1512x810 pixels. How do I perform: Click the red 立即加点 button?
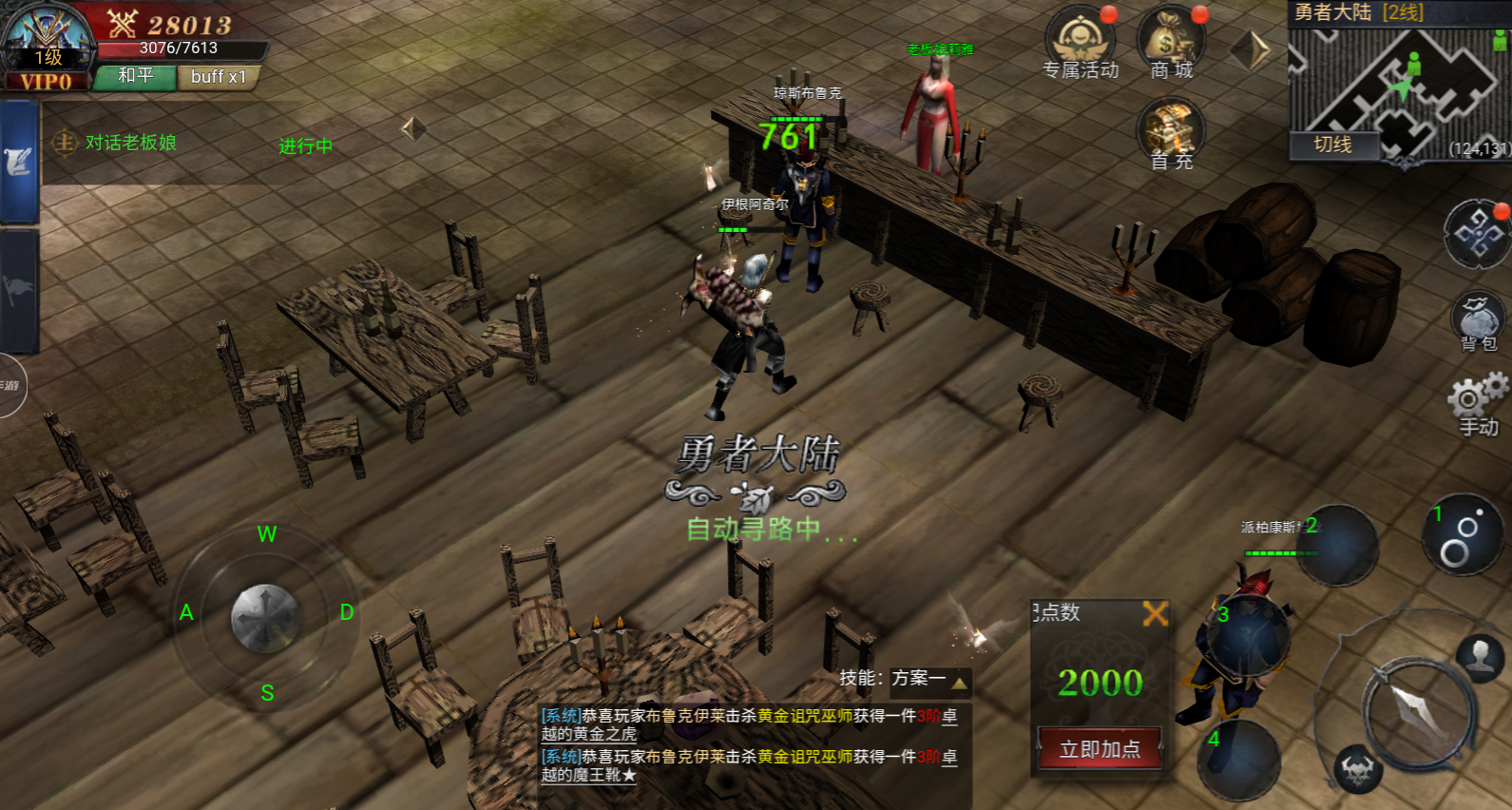(1100, 749)
